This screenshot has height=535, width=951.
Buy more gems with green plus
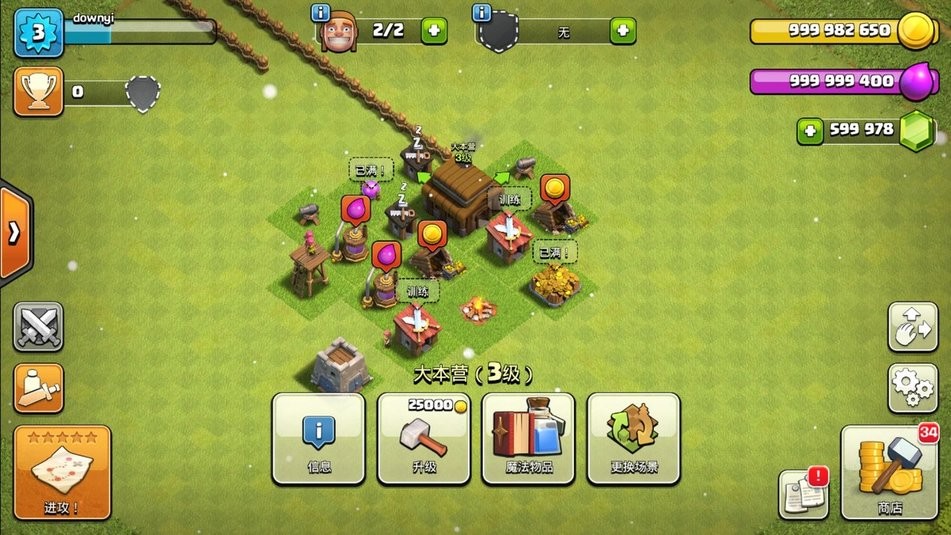[x=811, y=130]
